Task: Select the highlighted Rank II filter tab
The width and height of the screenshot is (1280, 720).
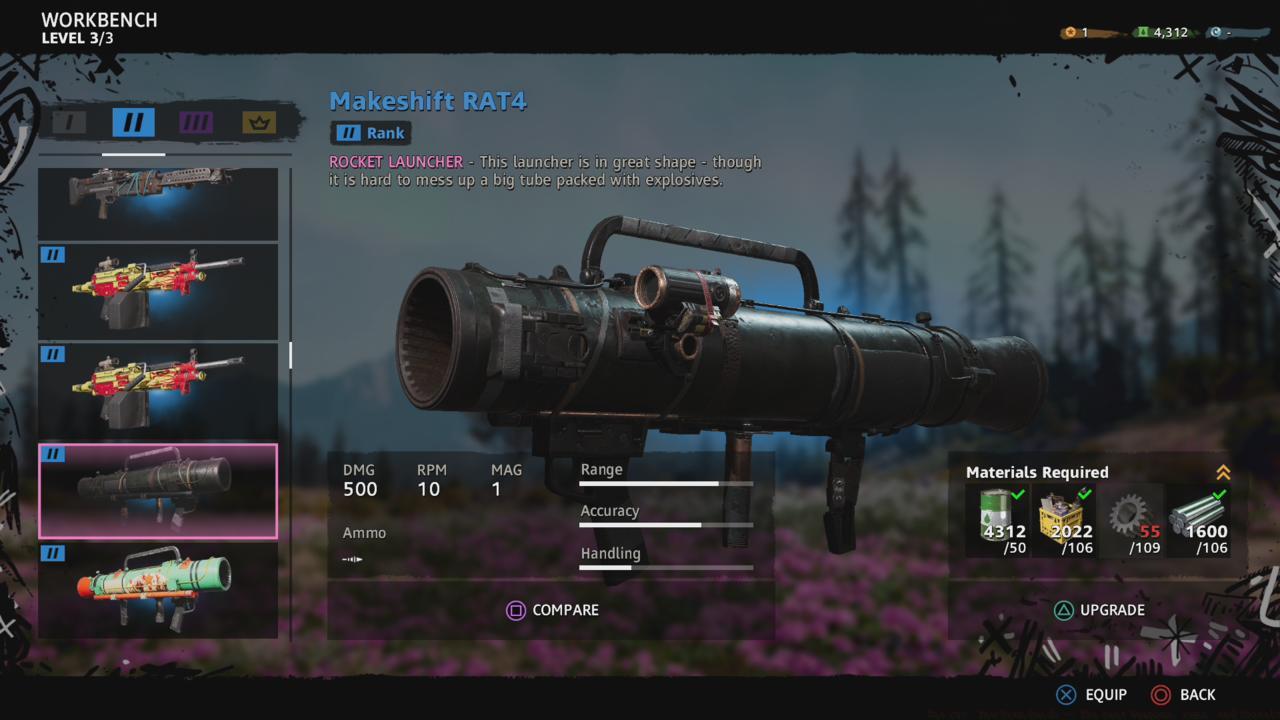Action: 134,122
